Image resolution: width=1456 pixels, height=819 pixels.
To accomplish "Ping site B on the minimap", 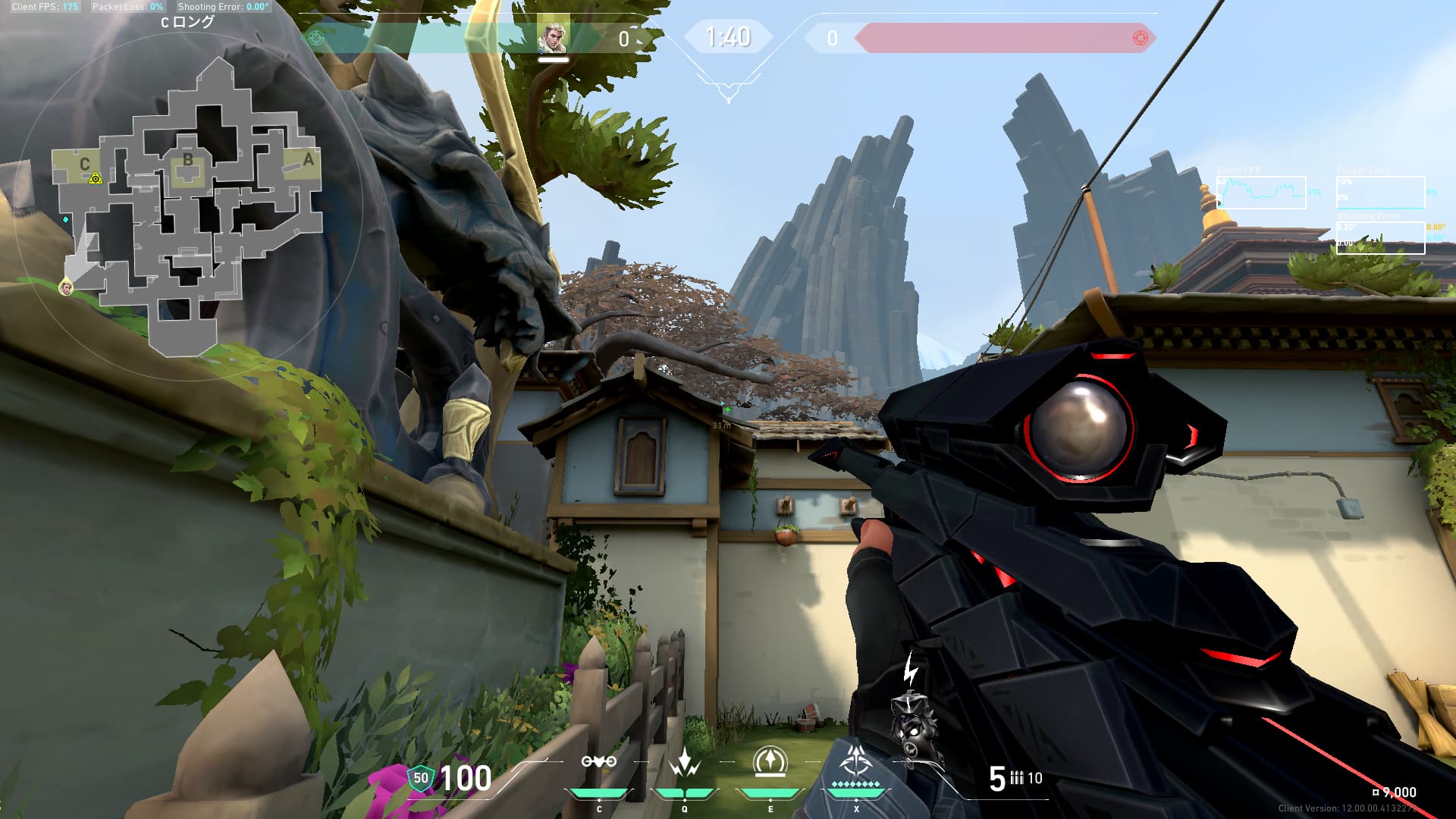I will pos(187,160).
